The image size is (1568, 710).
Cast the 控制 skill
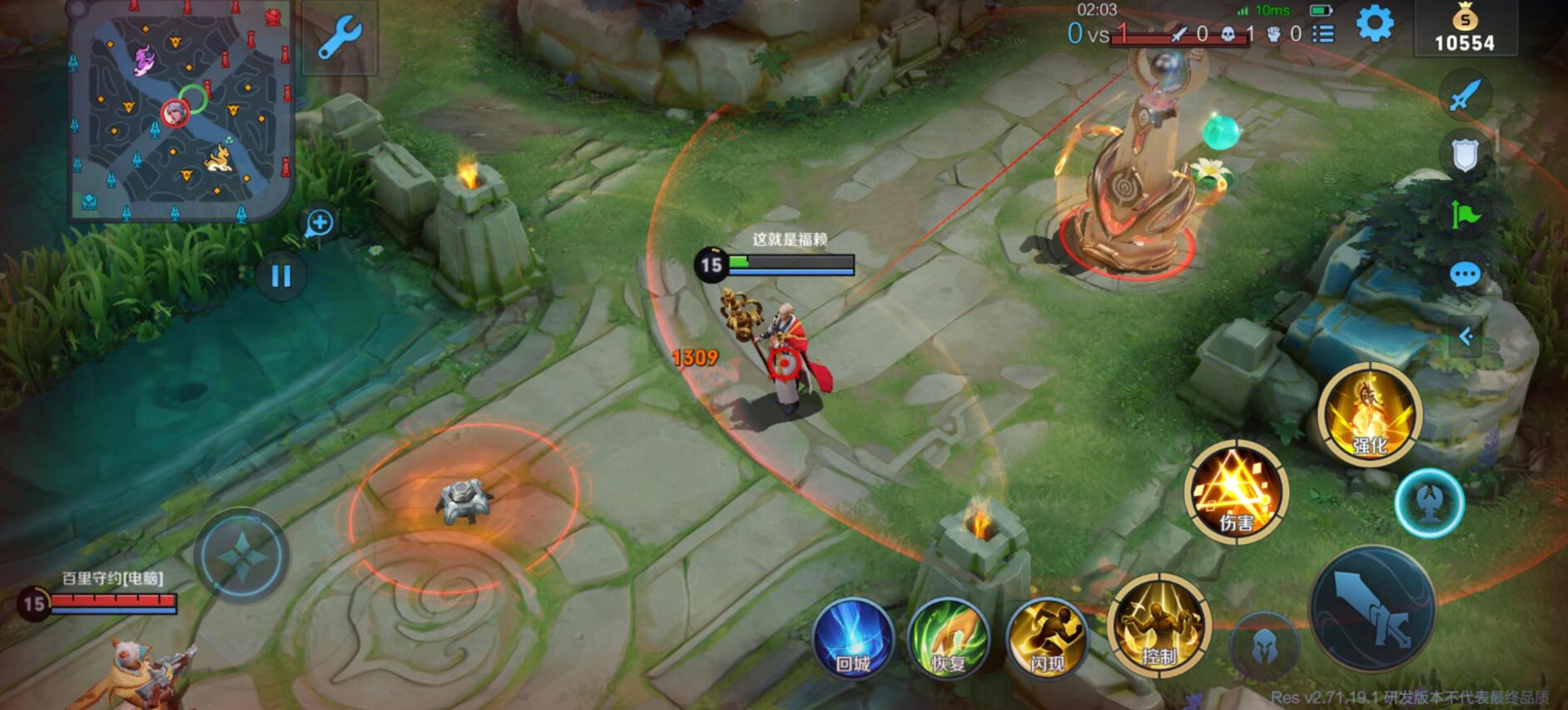pos(1158,626)
